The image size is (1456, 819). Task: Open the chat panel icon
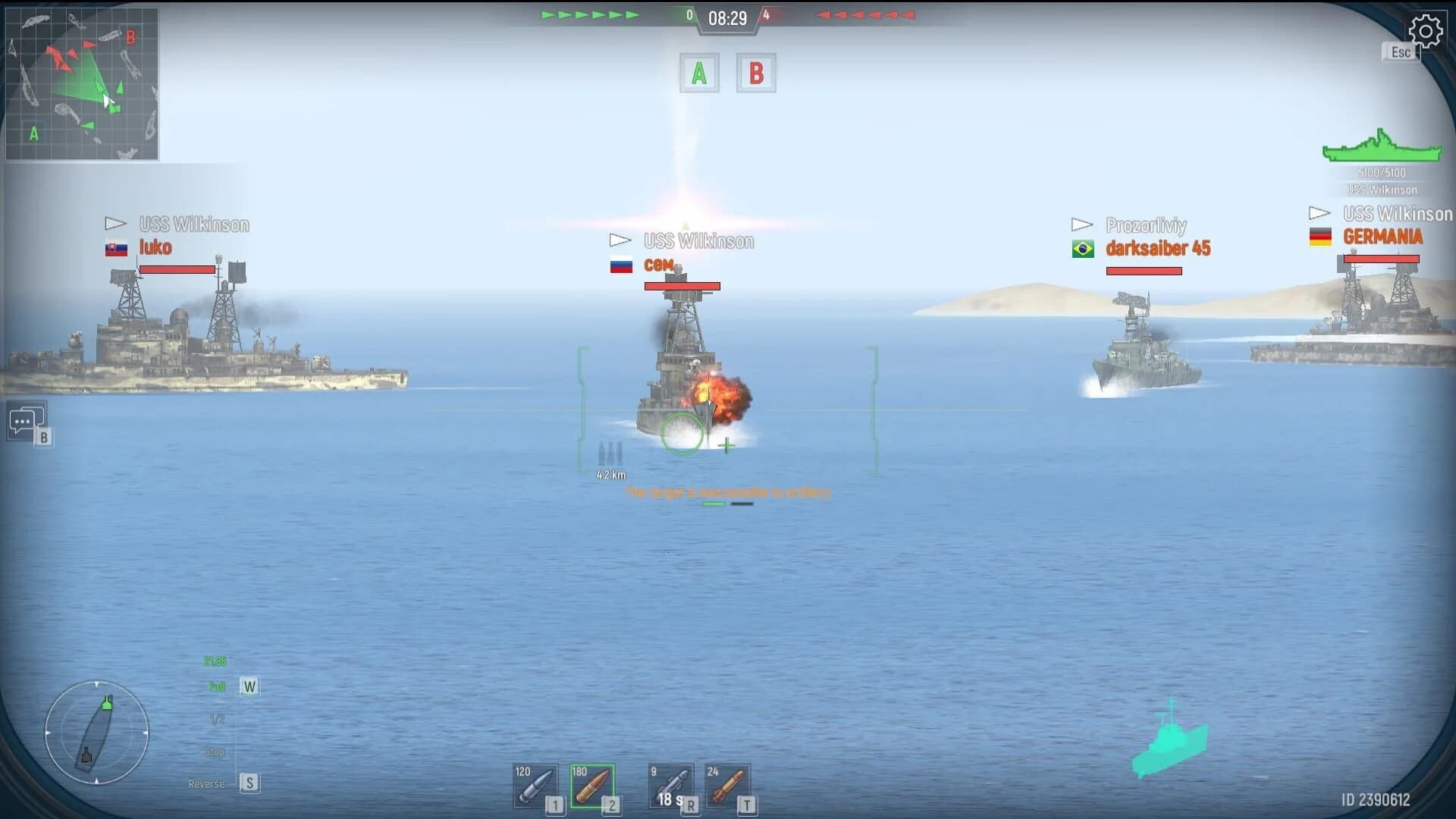coord(27,421)
